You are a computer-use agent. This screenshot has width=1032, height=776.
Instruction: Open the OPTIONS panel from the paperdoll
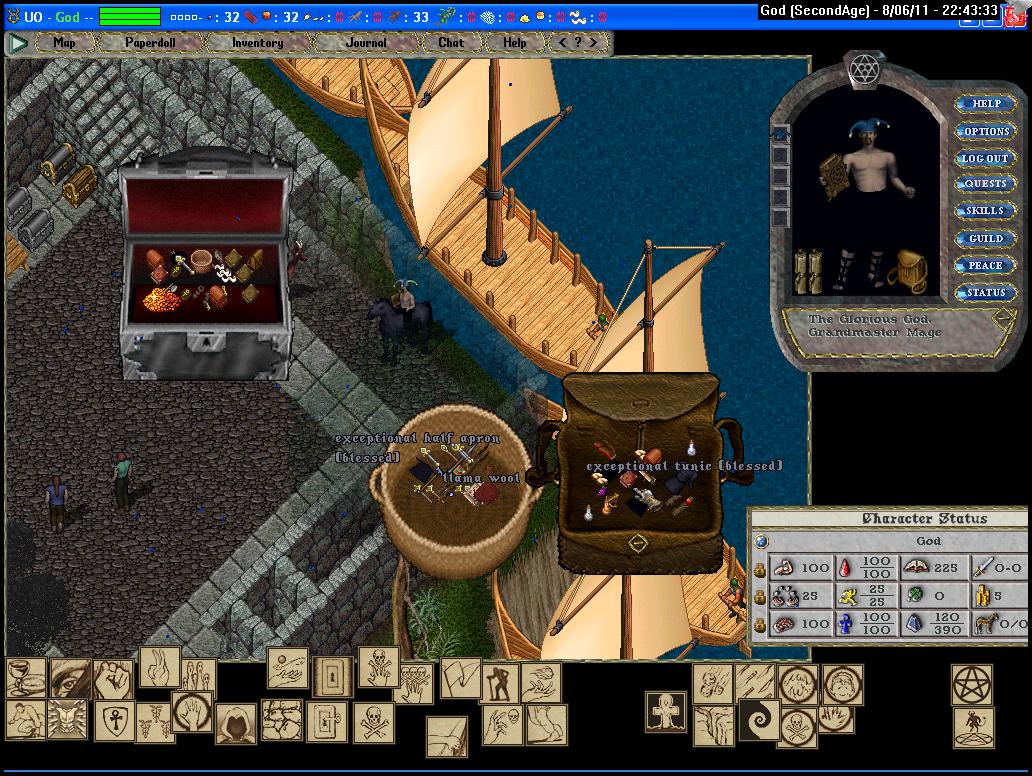986,131
